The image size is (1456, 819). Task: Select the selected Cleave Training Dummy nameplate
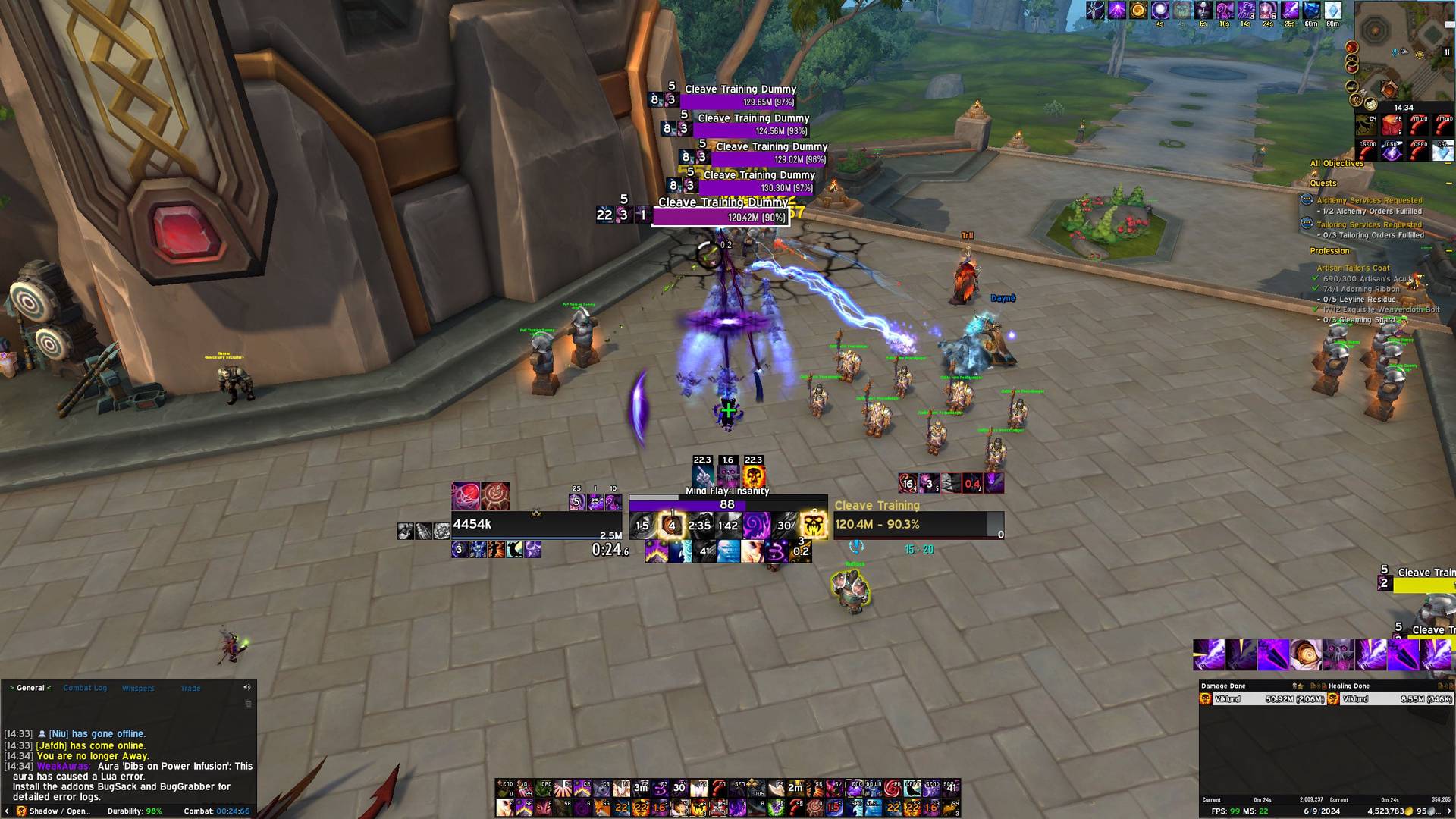pyautogui.click(x=720, y=212)
